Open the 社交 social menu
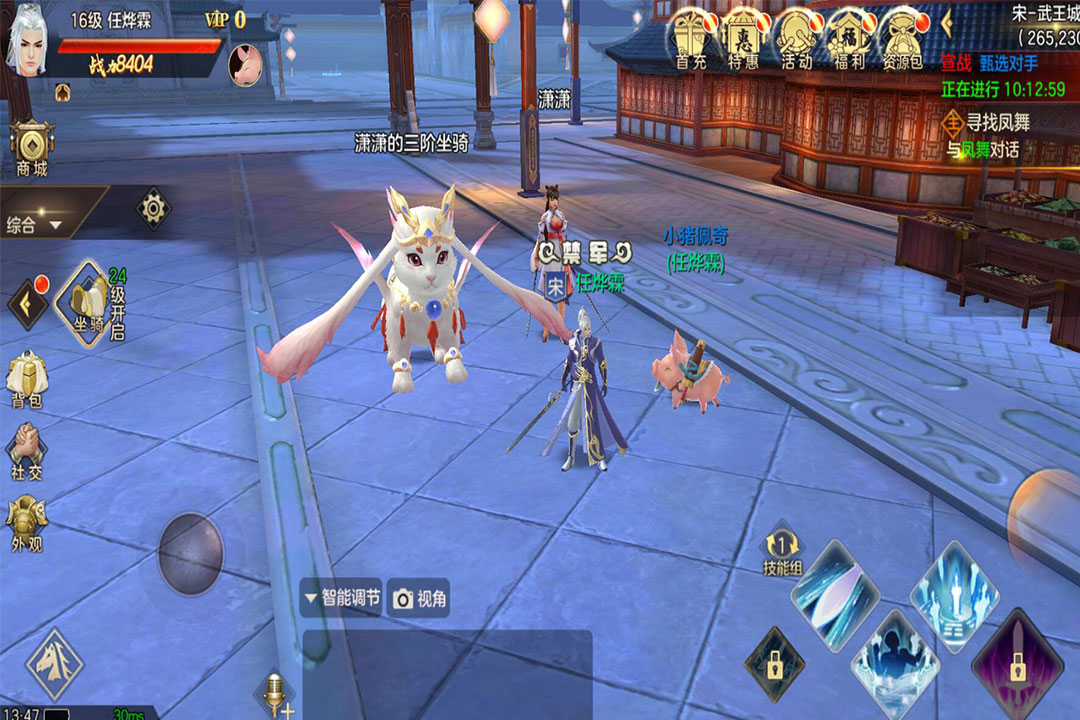This screenshot has width=1080, height=720. [x=26, y=450]
